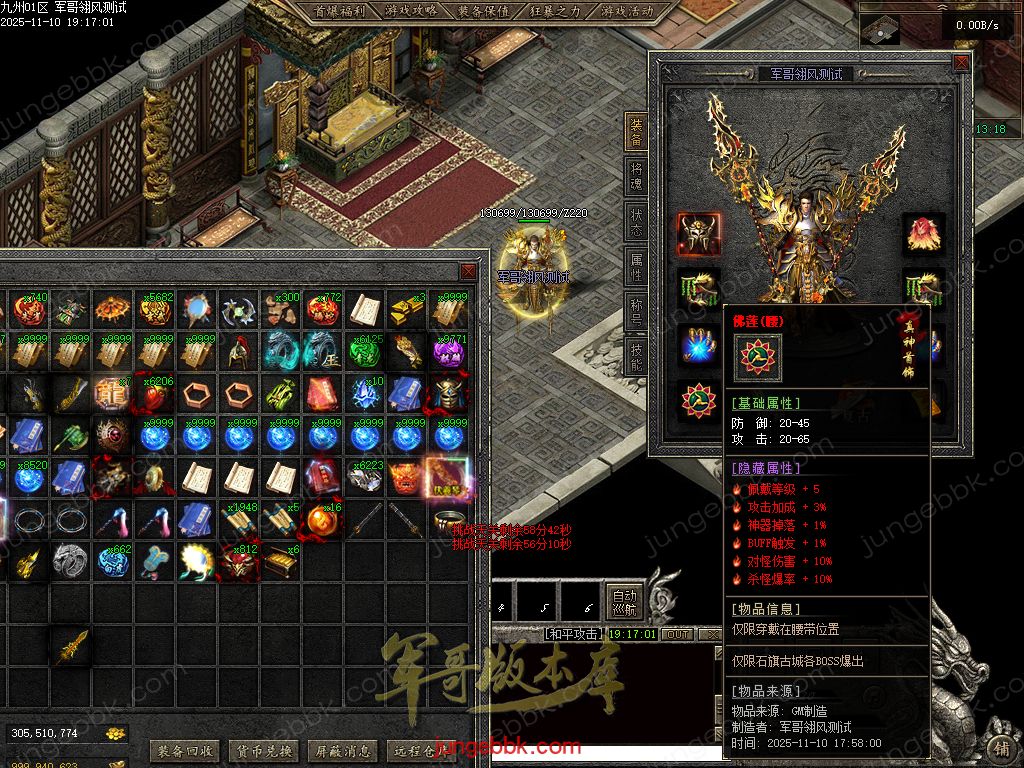Open the 游戏攻略 guide menu

pos(410,12)
